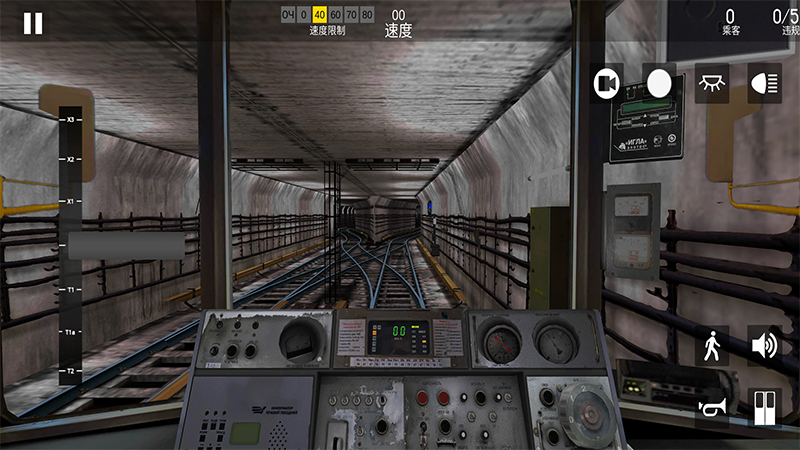Image resolution: width=800 pixels, height=450 pixels.
Task: Set throttle to X1 notch
Action: (x=71, y=201)
